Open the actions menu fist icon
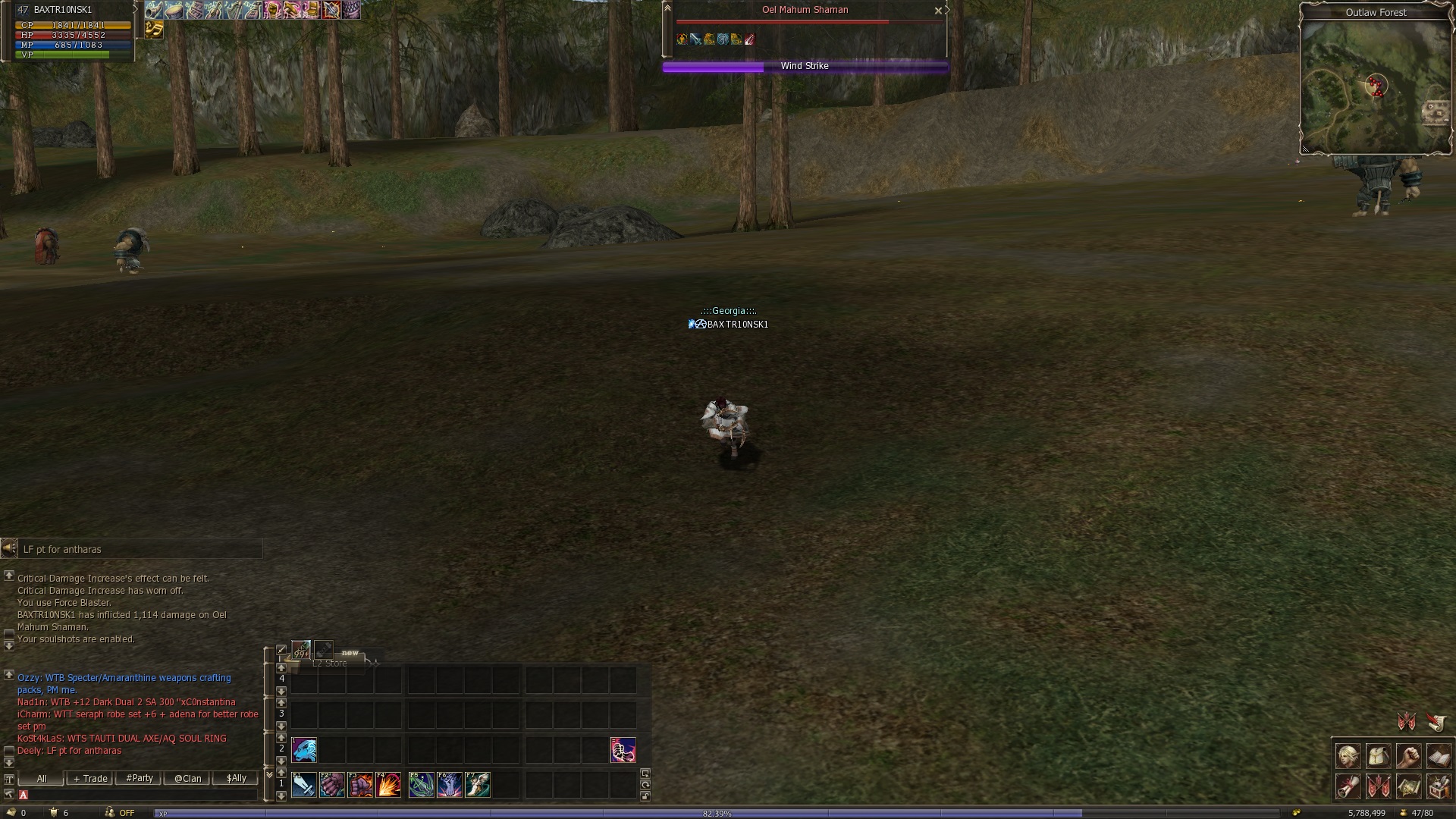This screenshot has width=1456, height=819. (x=1408, y=756)
